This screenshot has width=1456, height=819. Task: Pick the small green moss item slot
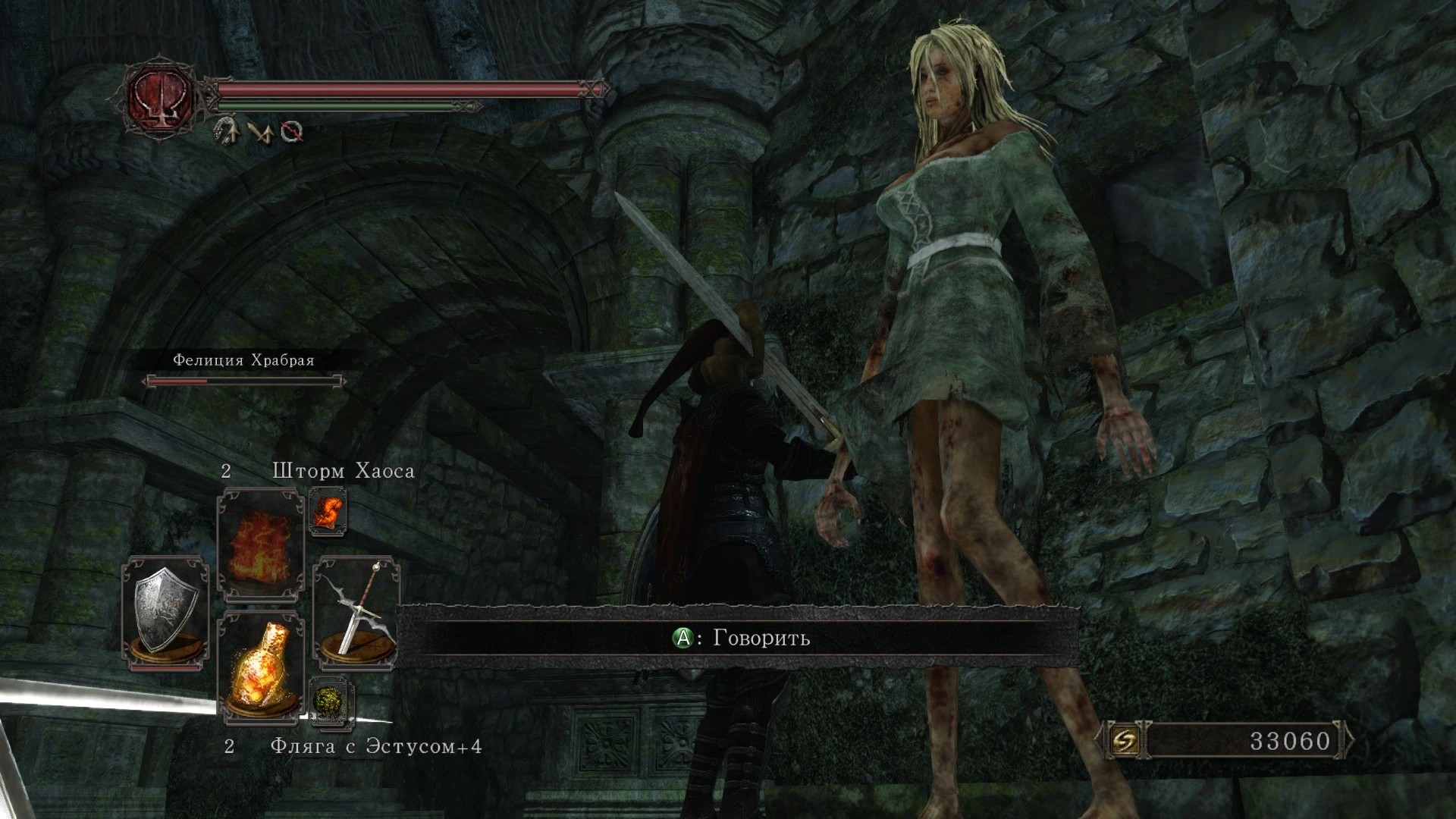point(331,700)
